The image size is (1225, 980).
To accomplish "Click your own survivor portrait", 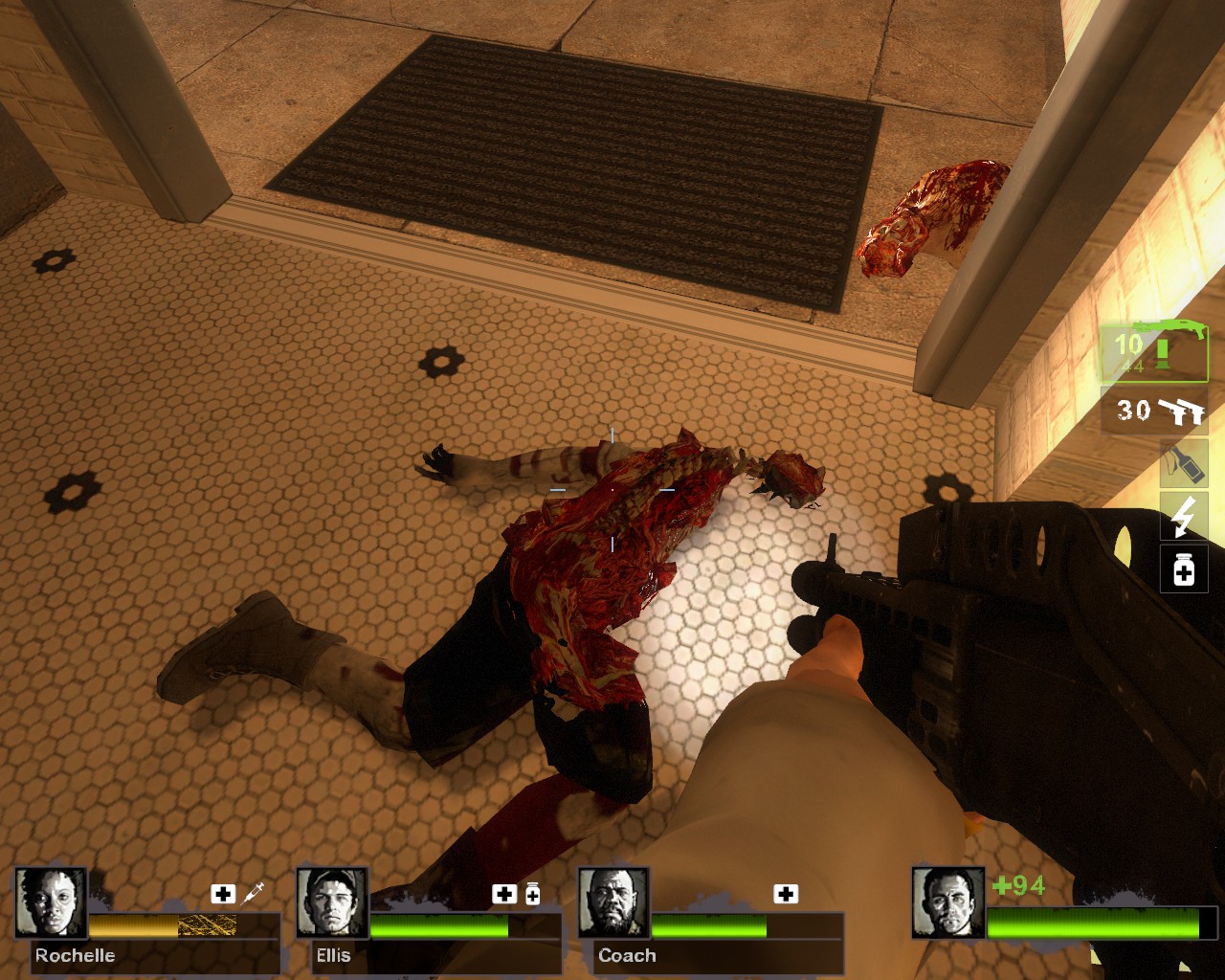I will pos(948,902).
